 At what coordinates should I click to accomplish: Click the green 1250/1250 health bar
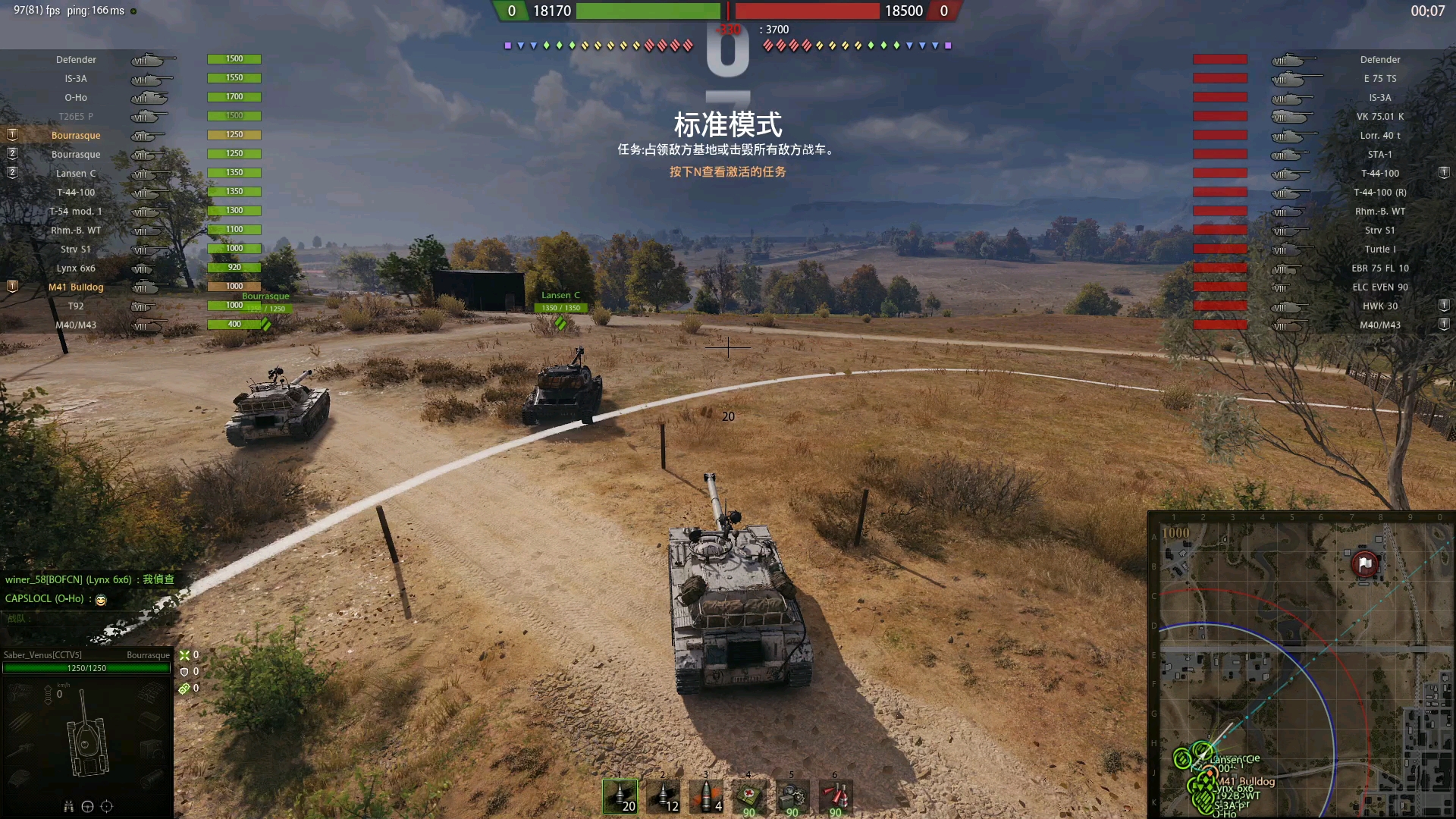pyautogui.click(x=86, y=668)
